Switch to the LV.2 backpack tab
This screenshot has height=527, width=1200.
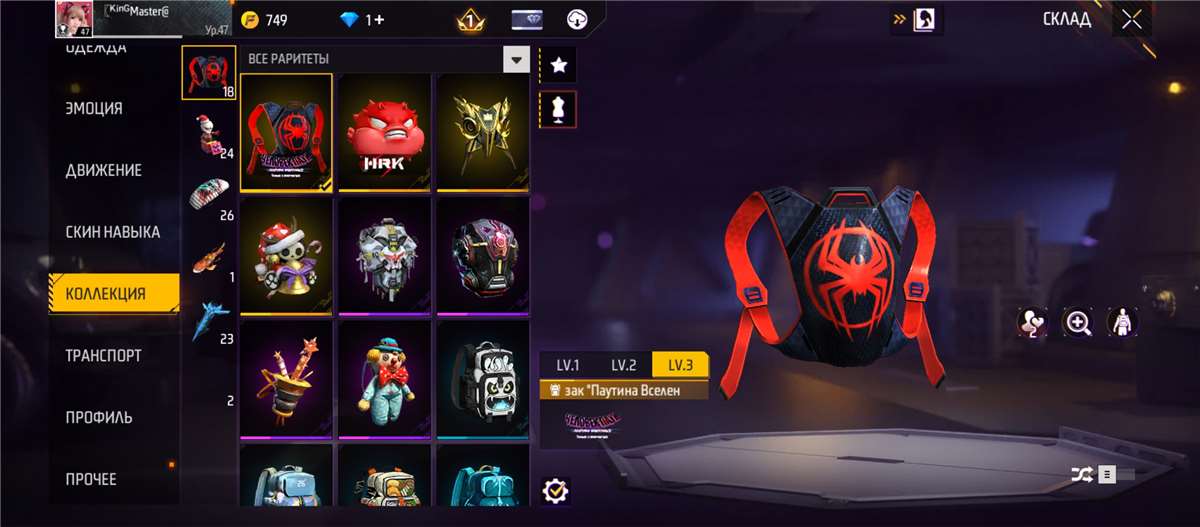click(x=624, y=365)
